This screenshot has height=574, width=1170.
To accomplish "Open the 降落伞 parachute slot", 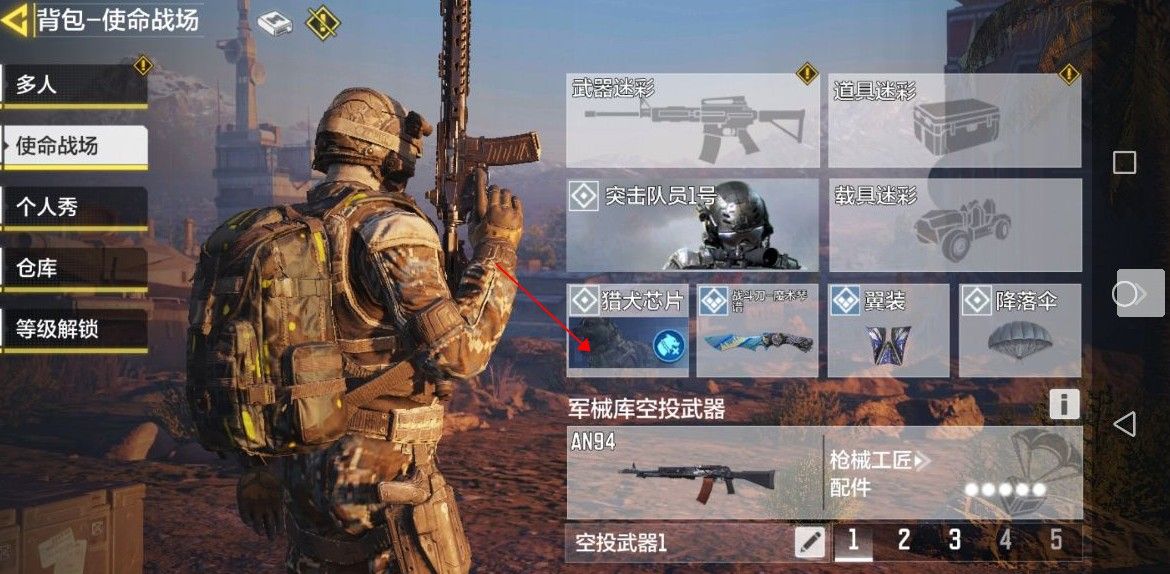I will click(1019, 329).
